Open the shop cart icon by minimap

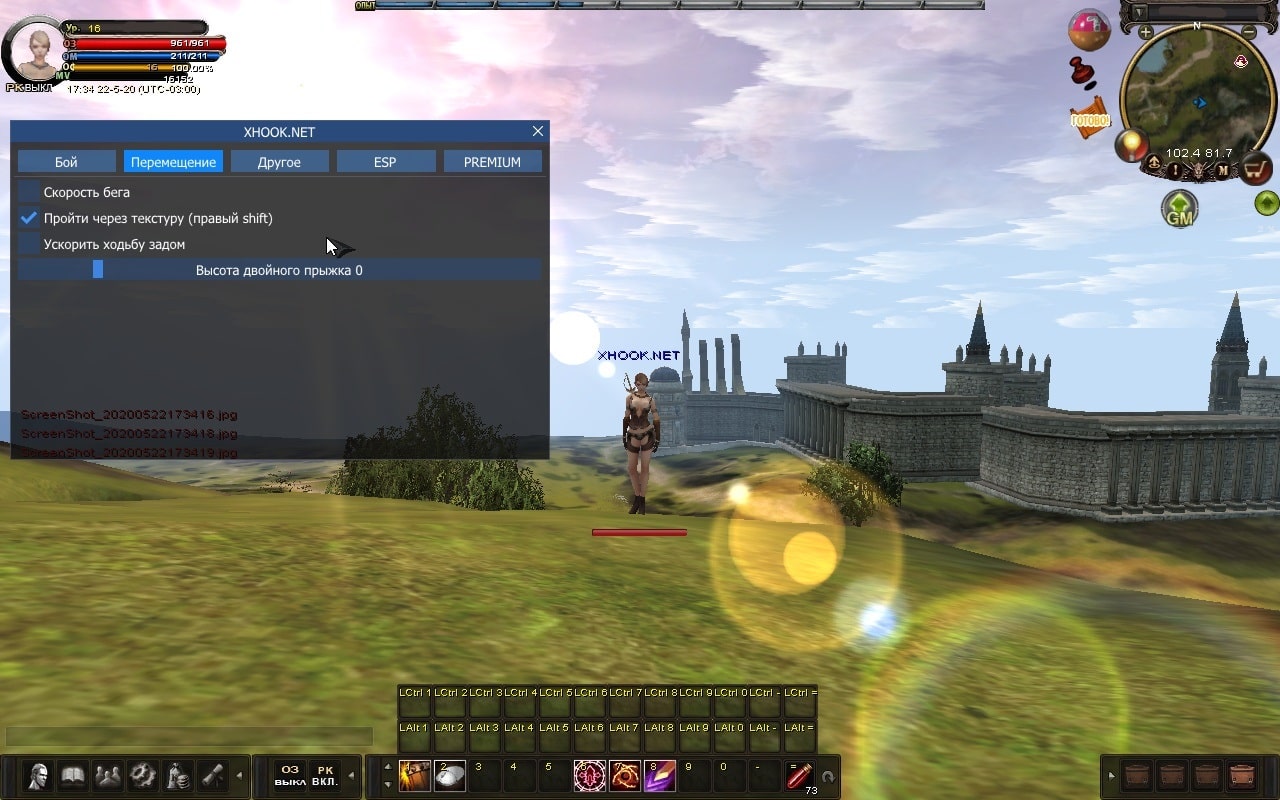pos(1256,168)
